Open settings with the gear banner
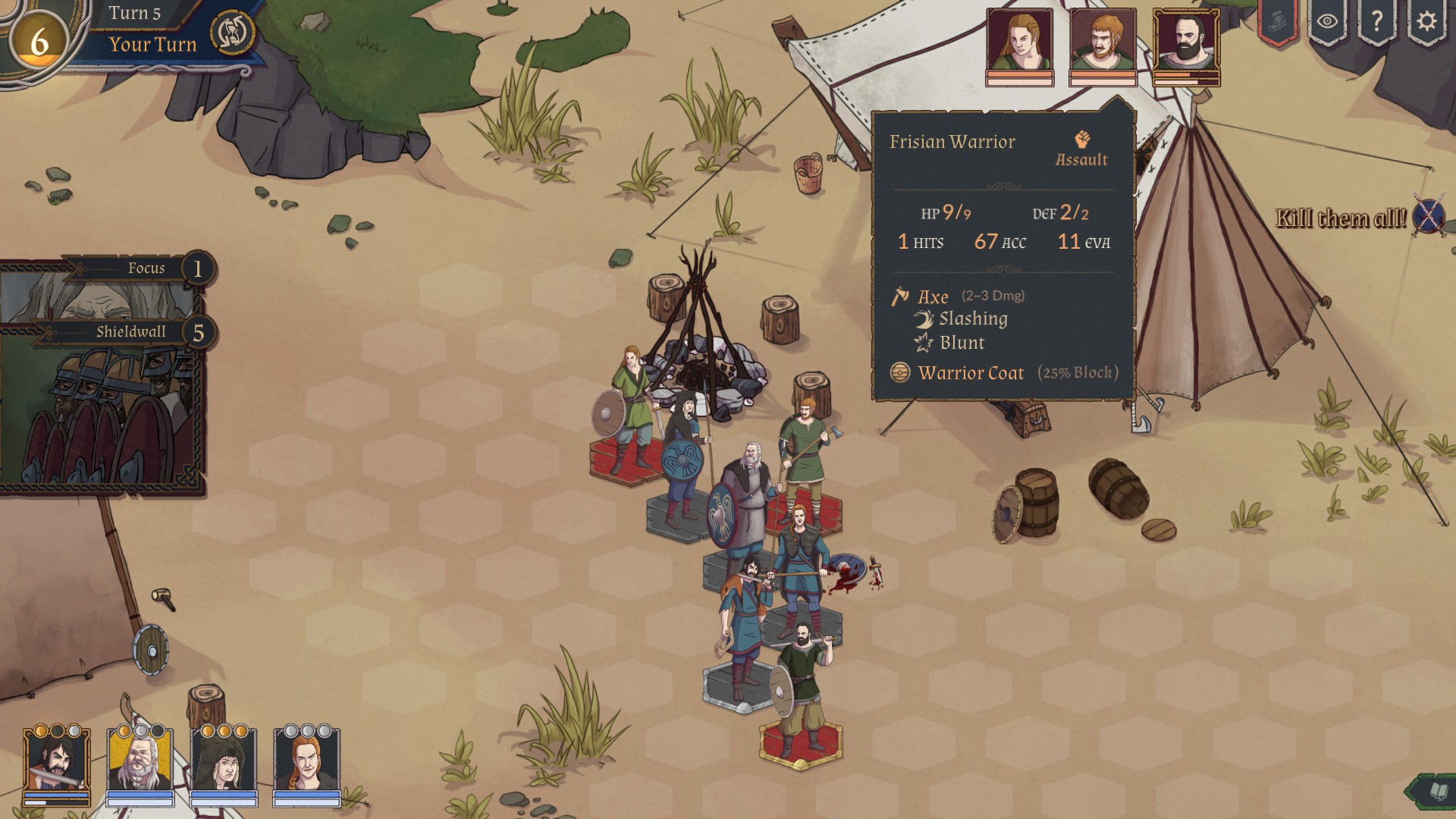Image resolution: width=1456 pixels, height=819 pixels. pos(1426,21)
